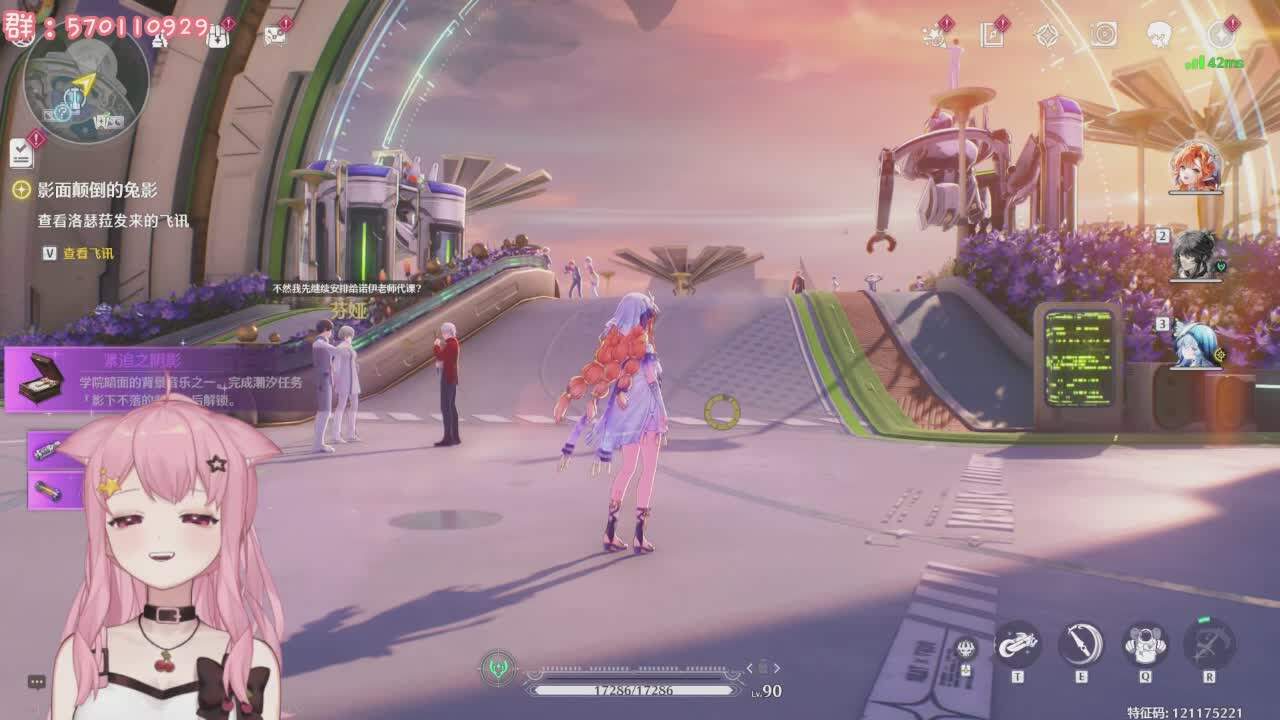Viewport: 1280px width, 720px height.
Task: Click the square icon with a circular play symbol
Action: 1103,34
